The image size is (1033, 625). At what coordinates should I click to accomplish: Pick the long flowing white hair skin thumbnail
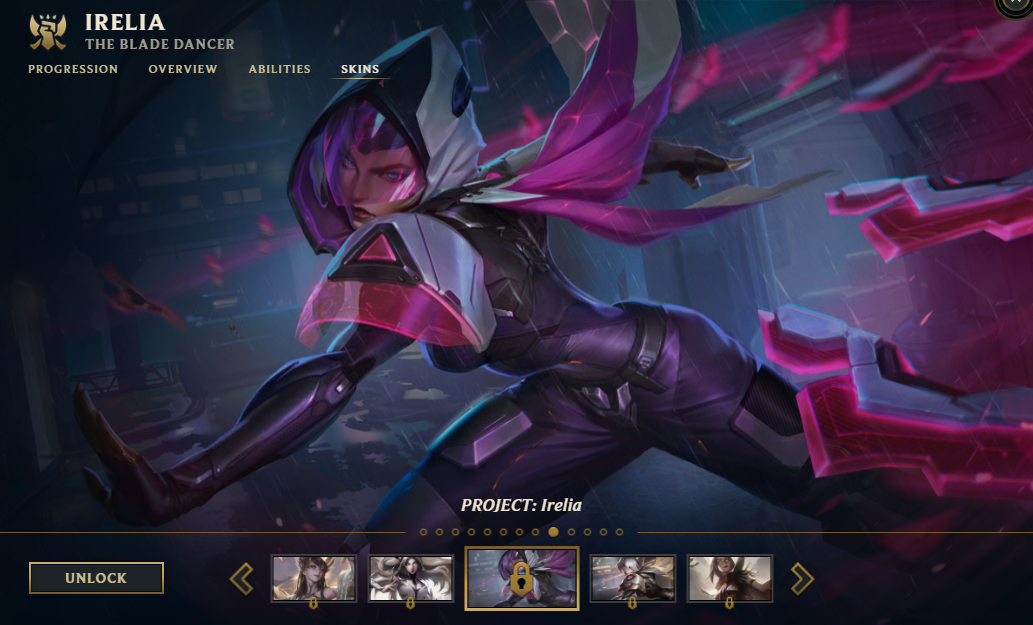(412, 578)
